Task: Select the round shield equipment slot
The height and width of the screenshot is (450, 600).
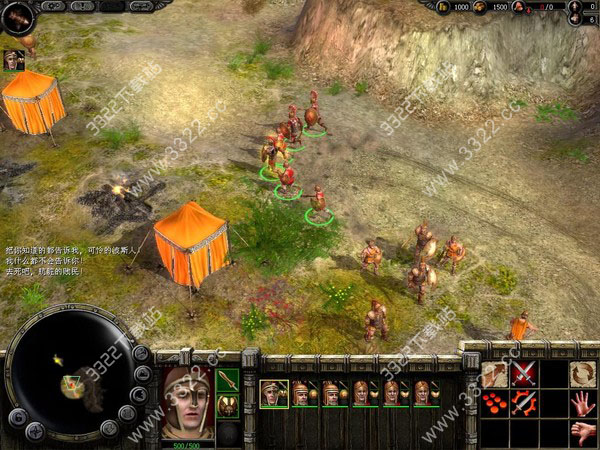Action: [228, 406]
